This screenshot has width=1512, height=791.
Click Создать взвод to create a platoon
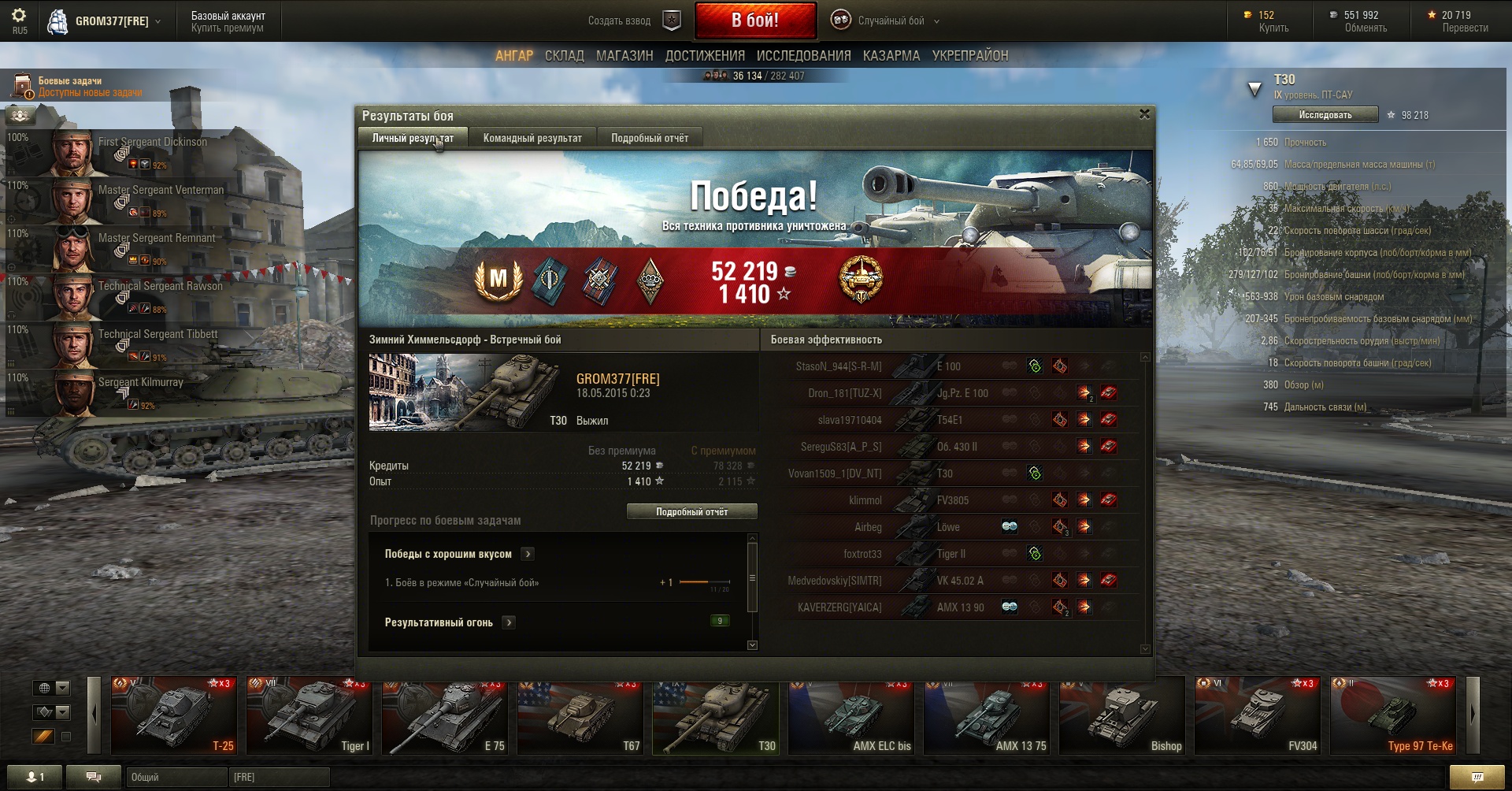[619, 21]
